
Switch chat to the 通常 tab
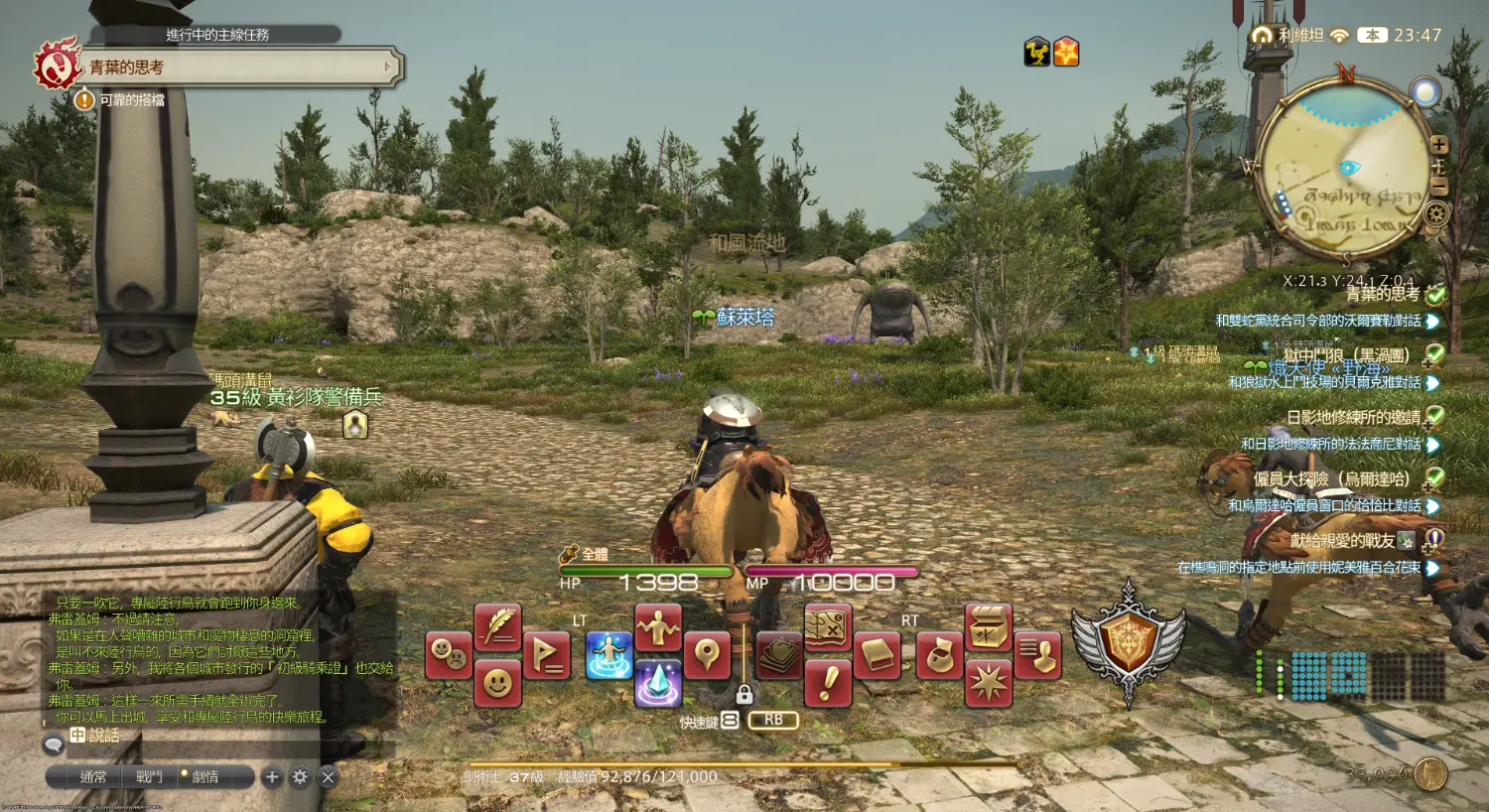coord(93,777)
